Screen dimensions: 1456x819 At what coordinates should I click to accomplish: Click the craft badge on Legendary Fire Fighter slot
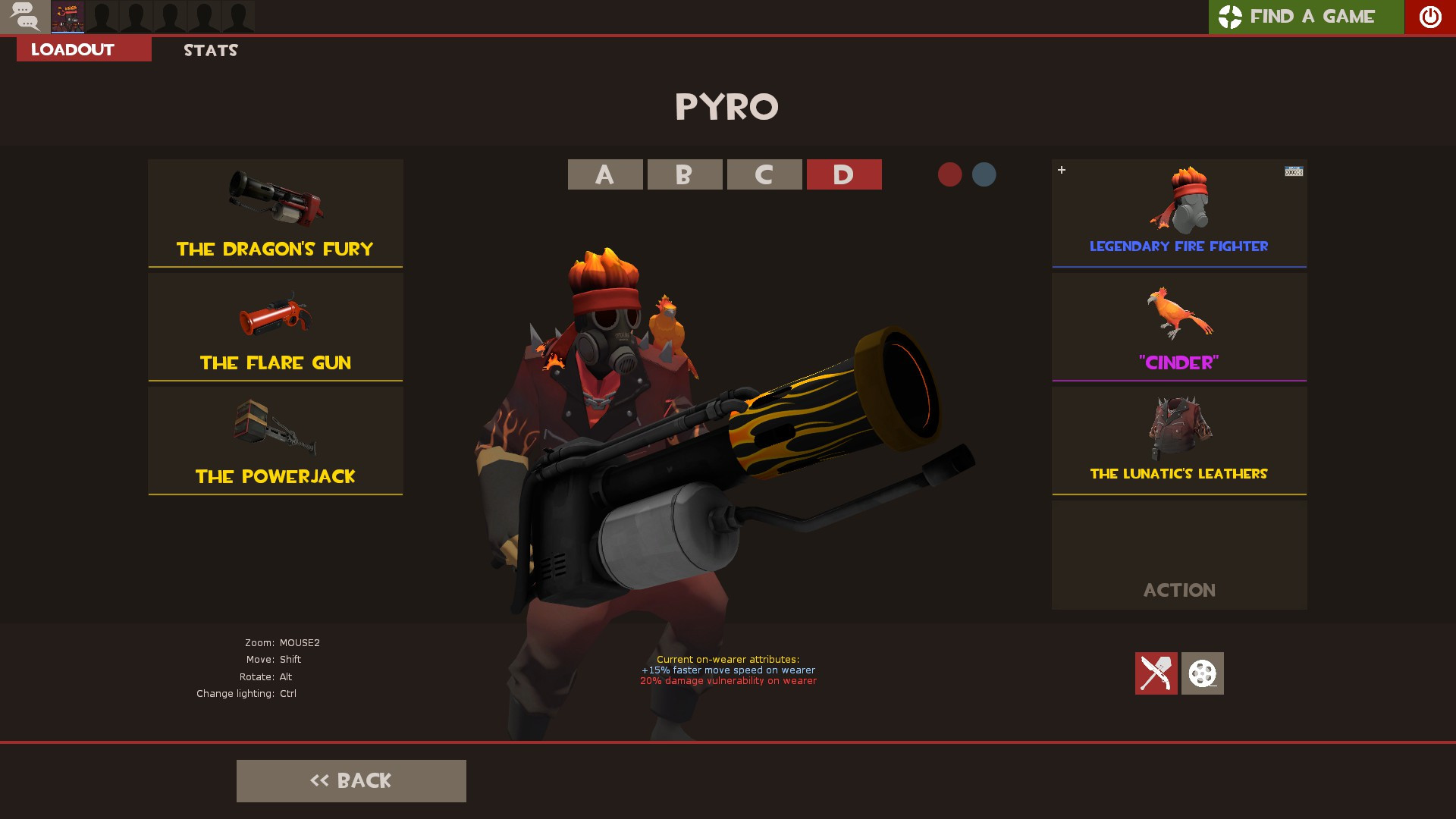click(x=1294, y=171)
